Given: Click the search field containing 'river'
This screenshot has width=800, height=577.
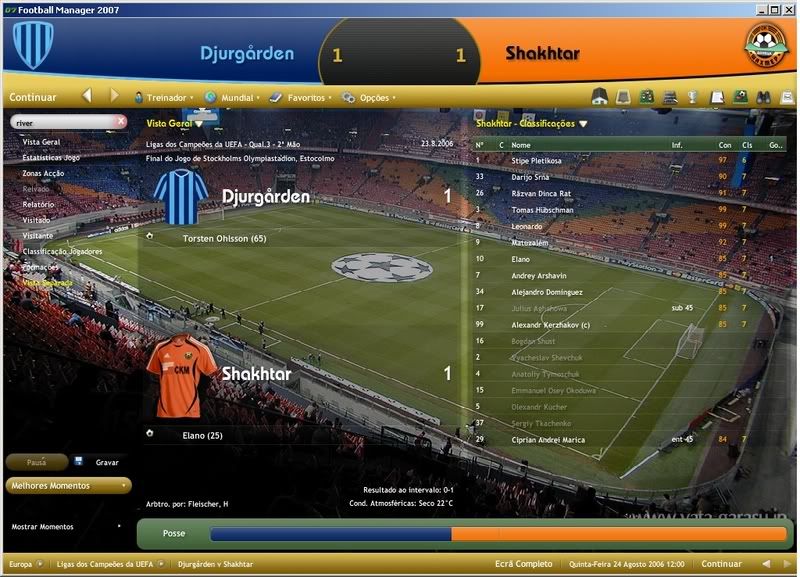Looking at the screenshot, I should pyautogui.click(x=62, y=121).
